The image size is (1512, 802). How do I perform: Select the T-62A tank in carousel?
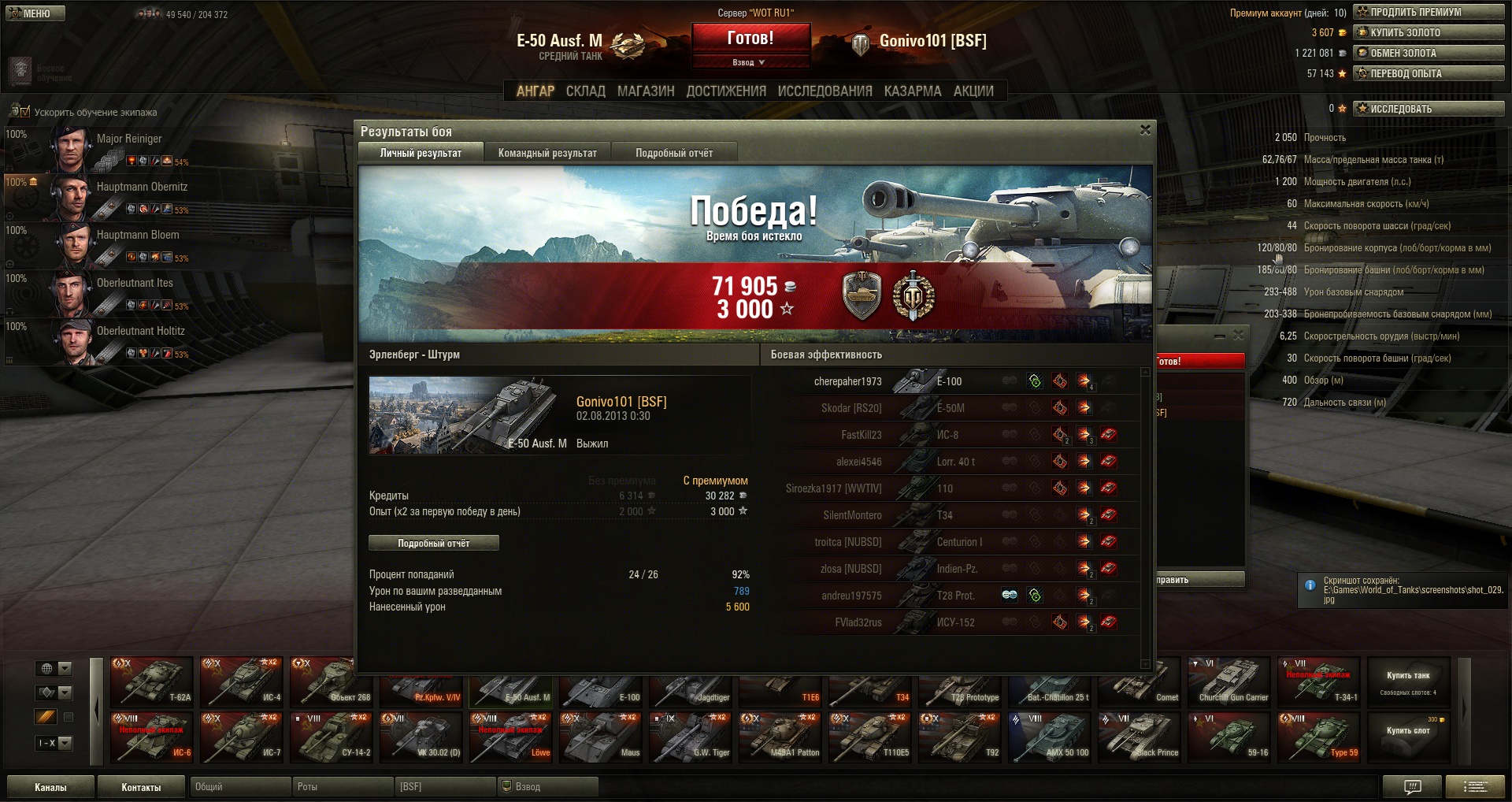tap(152, 681)
